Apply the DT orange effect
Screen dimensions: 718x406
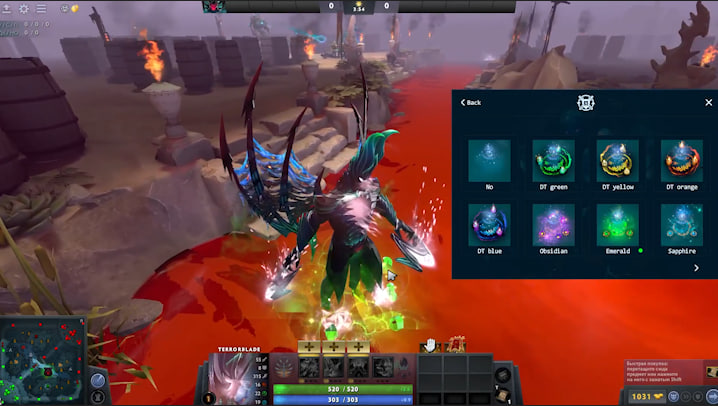pyautogui.click(x=681, y=161)
